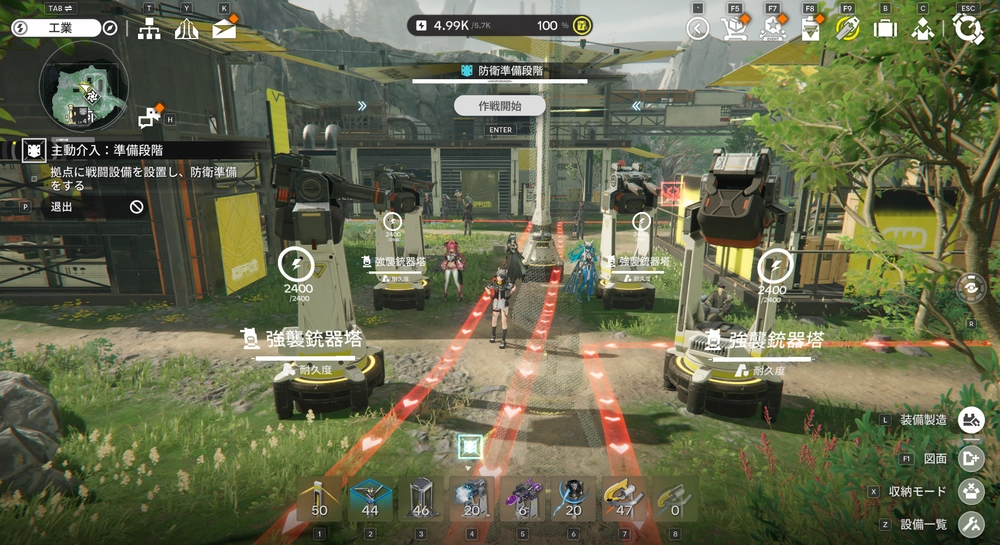1000x545 pixels.
Task: Start the battle with 作戦開始 button
Action: (x=500, y=105)
